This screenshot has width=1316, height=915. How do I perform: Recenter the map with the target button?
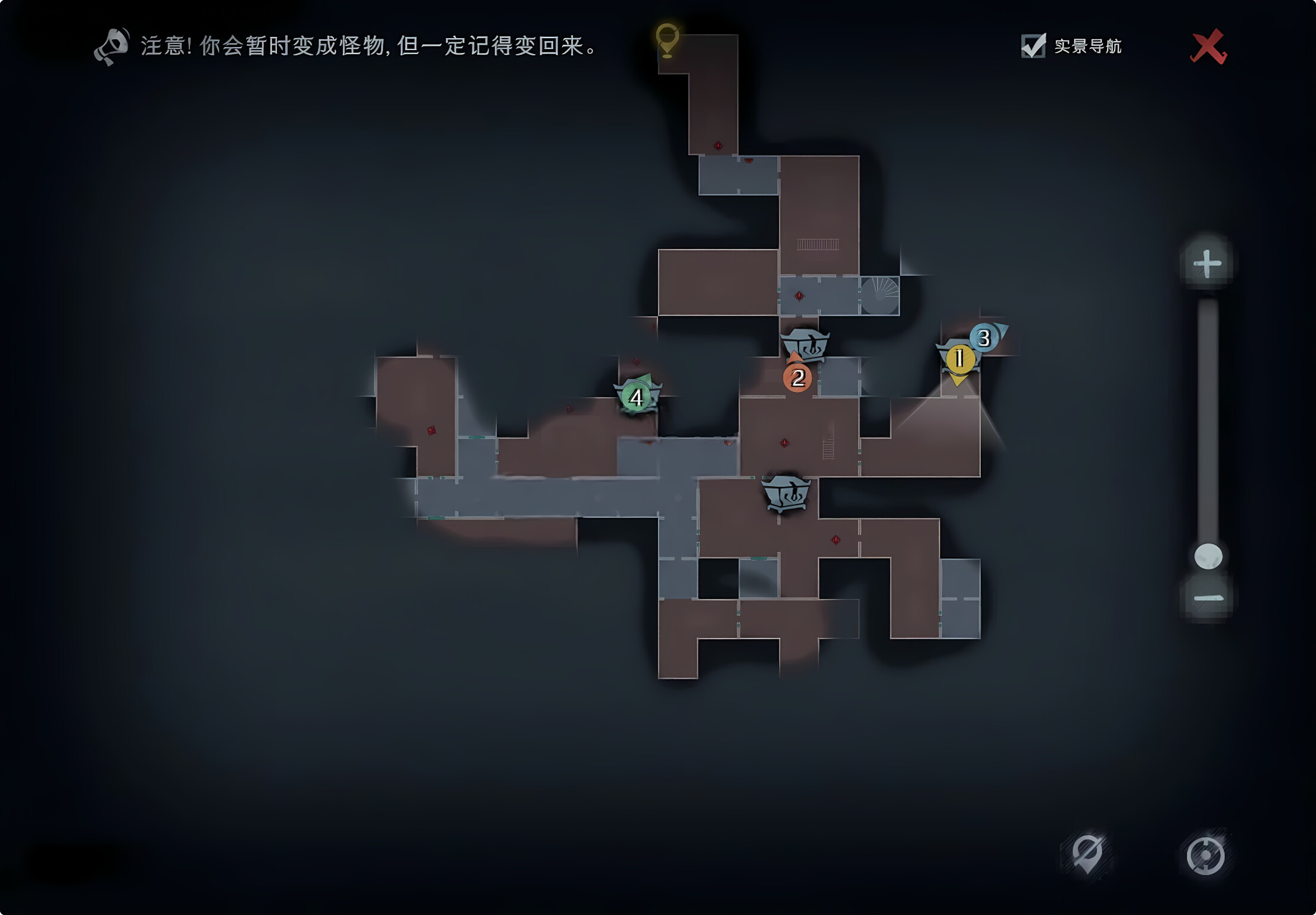click(x=1205, y=855)
